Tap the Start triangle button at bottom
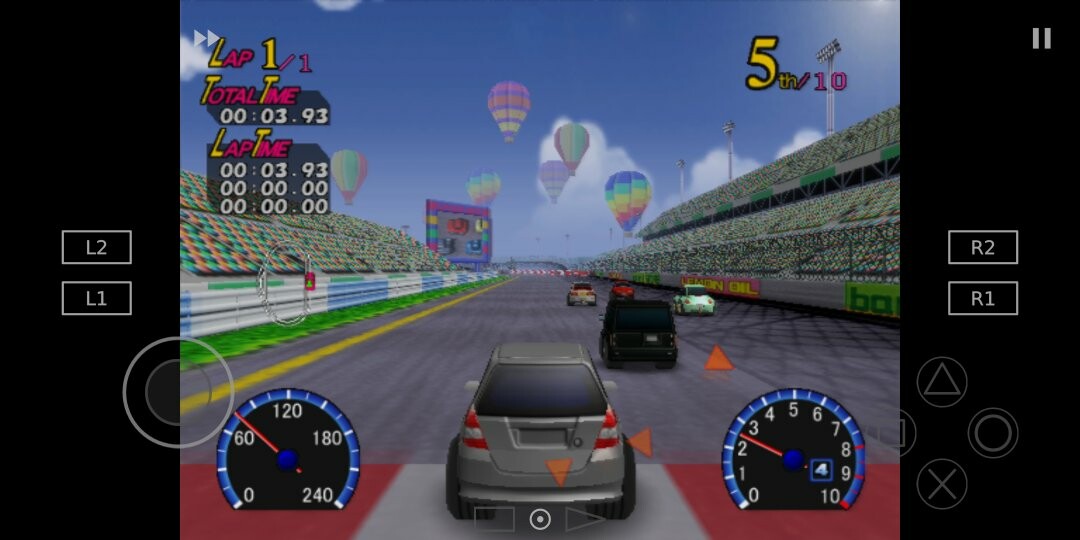This screenshot has height=540, width=1080. (x=584, y=519)
